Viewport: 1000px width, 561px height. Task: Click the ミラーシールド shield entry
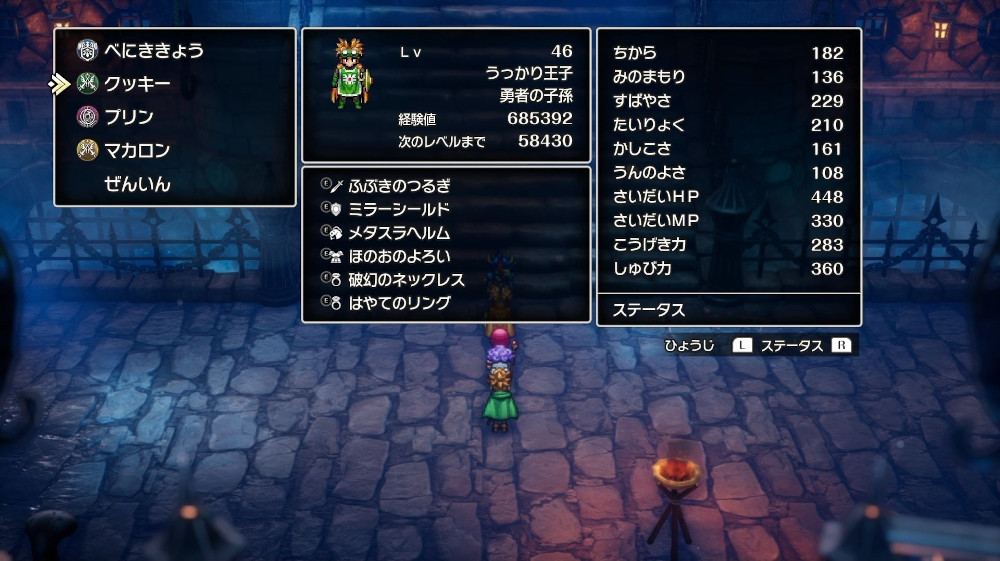(399, 209)
